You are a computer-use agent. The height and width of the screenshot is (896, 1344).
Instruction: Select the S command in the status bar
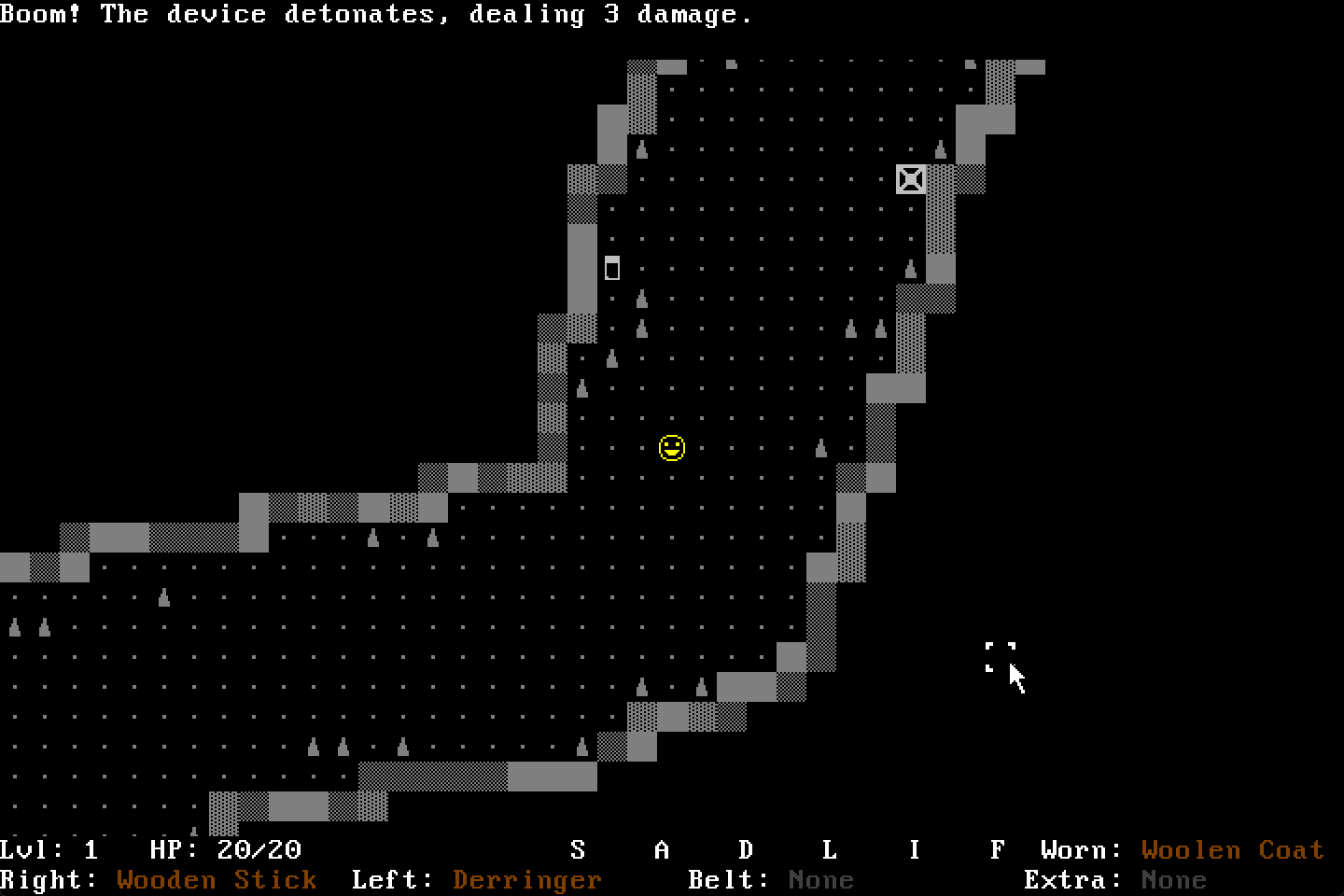[578, 850]
